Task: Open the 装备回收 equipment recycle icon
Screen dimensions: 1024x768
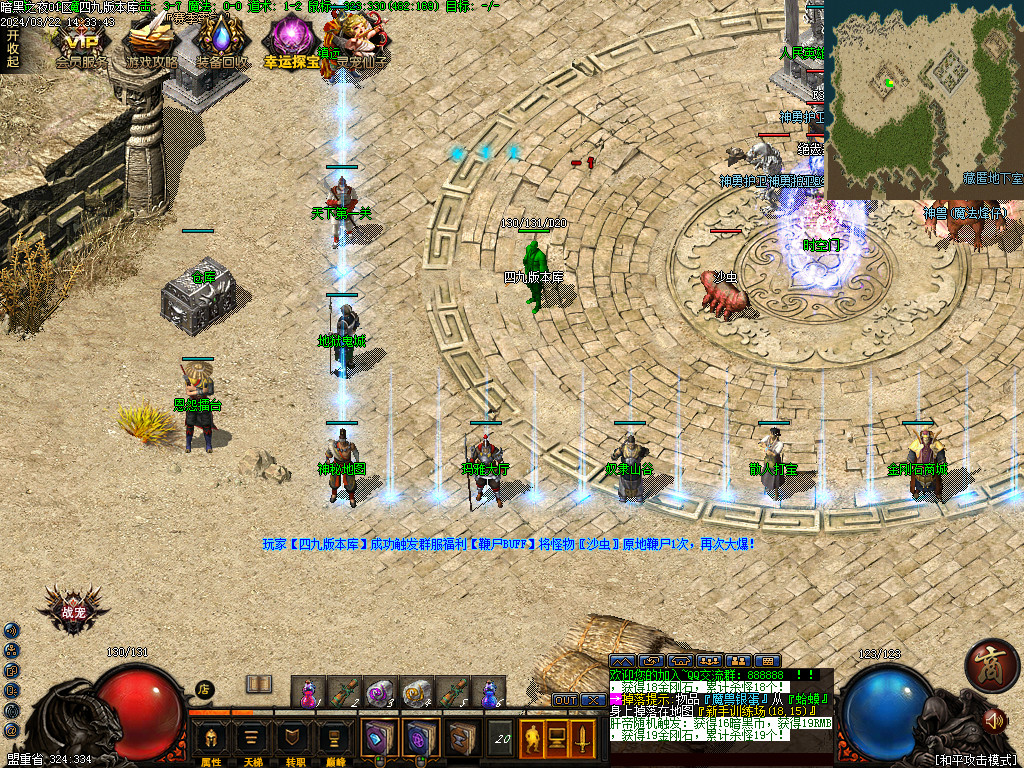Action: [222, 44]
